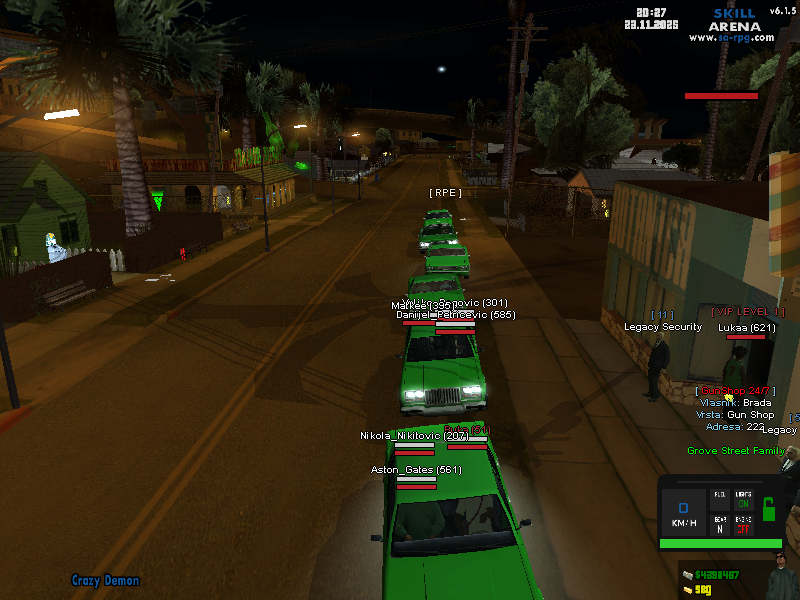Viewport: 800px width, 600px height.
Task: Click the Skill Arena server logo
Action: (x=735, y=20)
